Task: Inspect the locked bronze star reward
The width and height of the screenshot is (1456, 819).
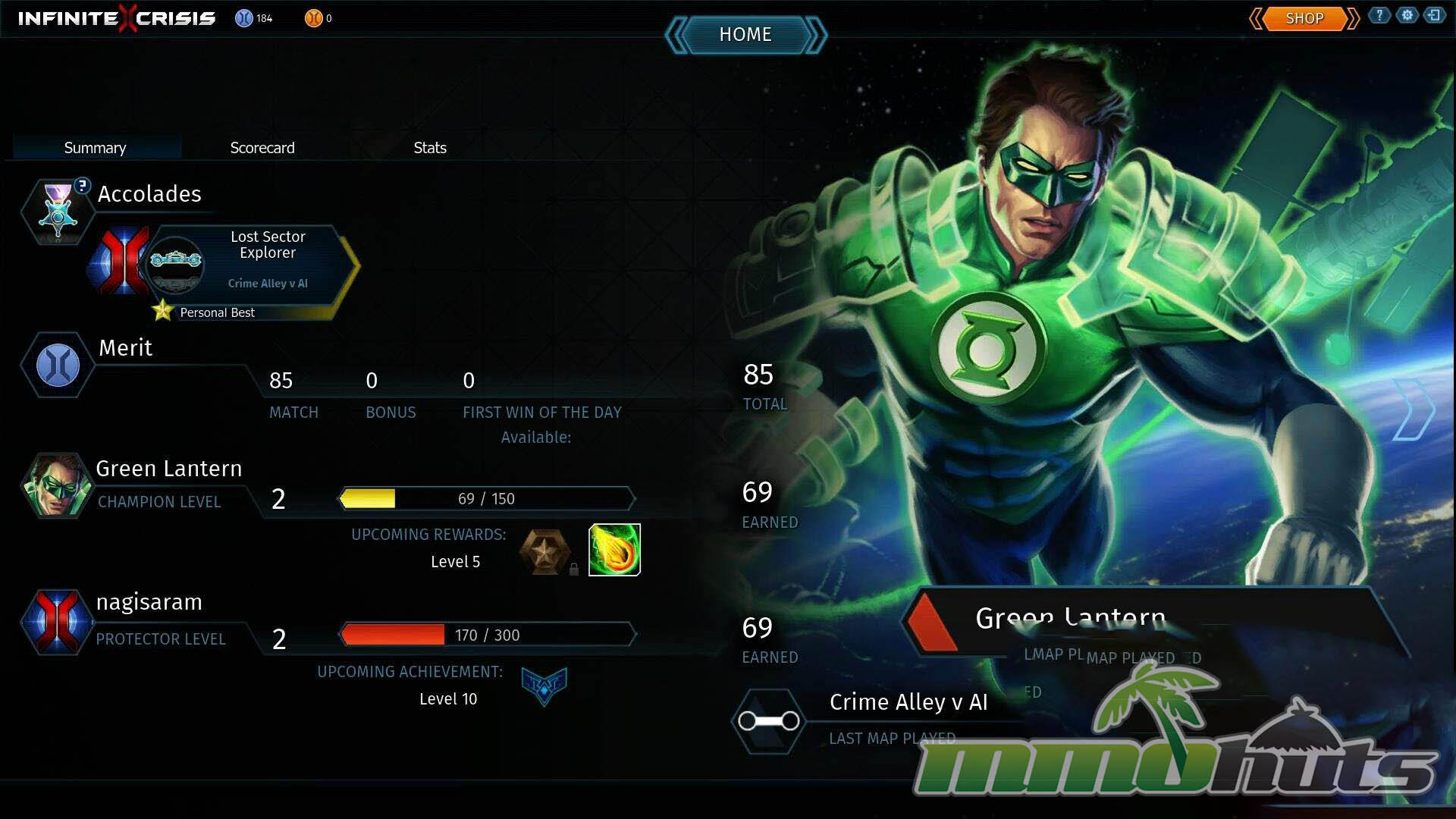Action: [544, 551]
